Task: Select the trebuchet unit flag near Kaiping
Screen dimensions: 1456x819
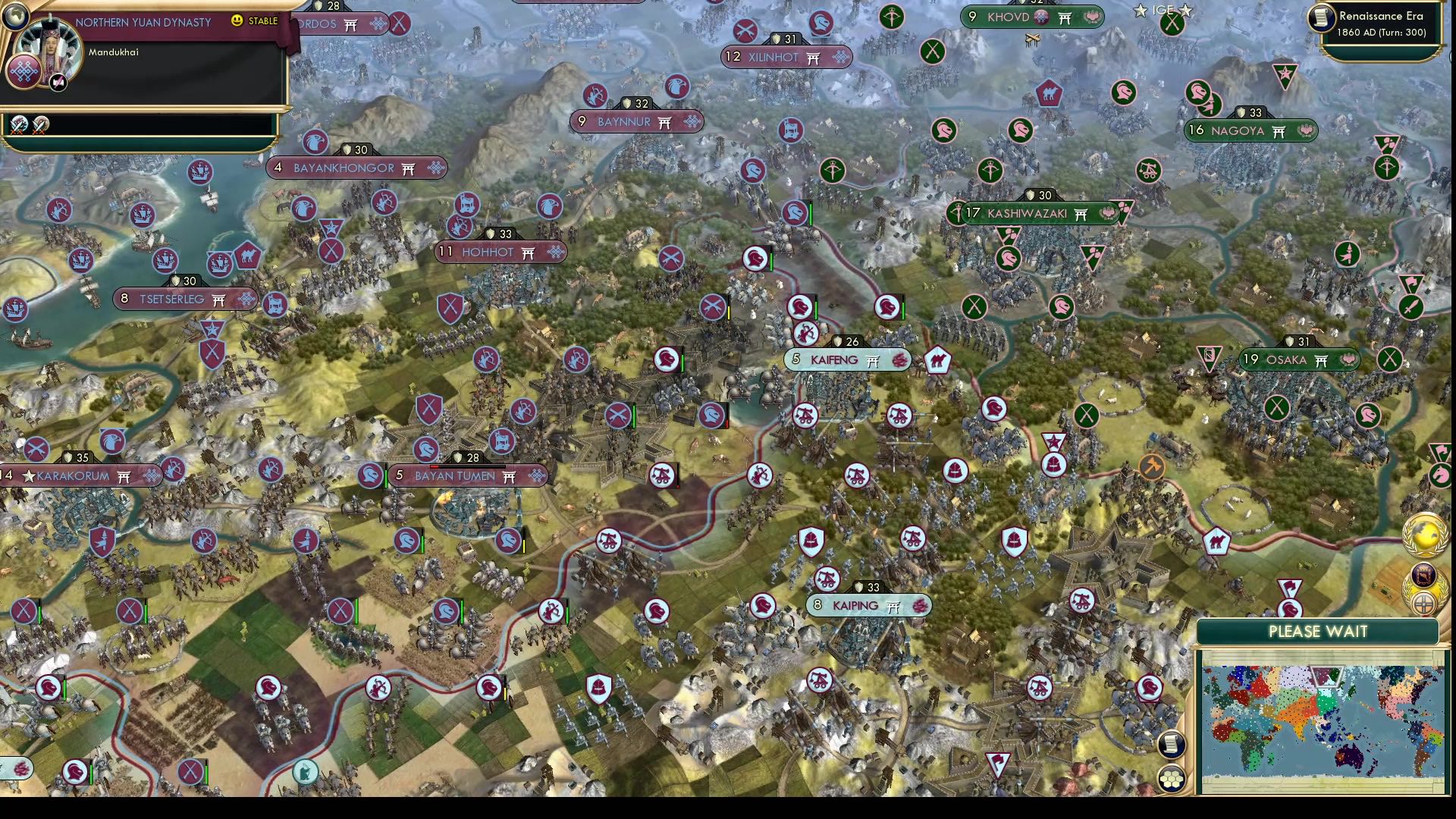Action: 827,579
